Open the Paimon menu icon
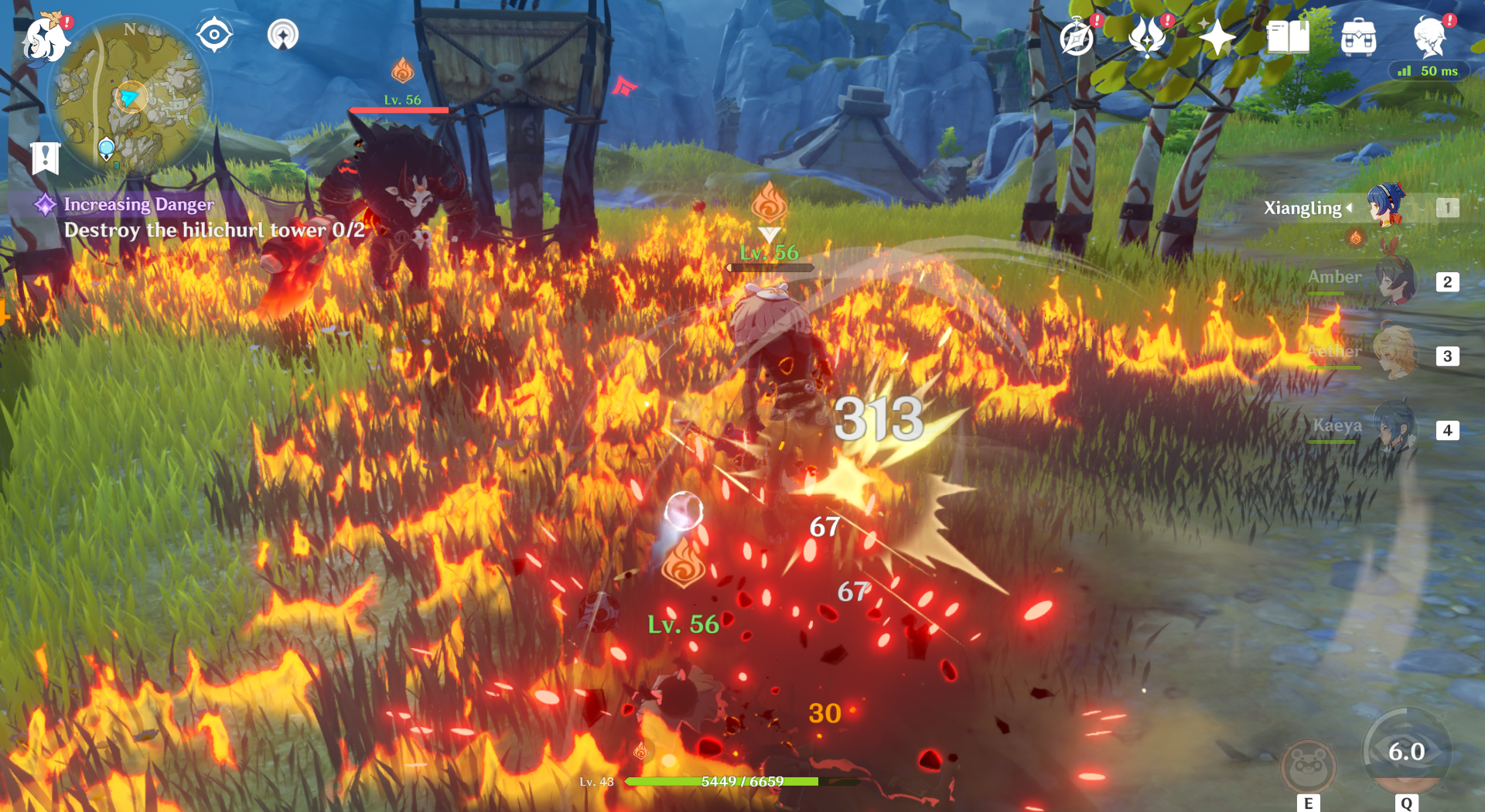The height and width of the screenshot is (812, 1485). pyautogui.click(x=45, y=37)
